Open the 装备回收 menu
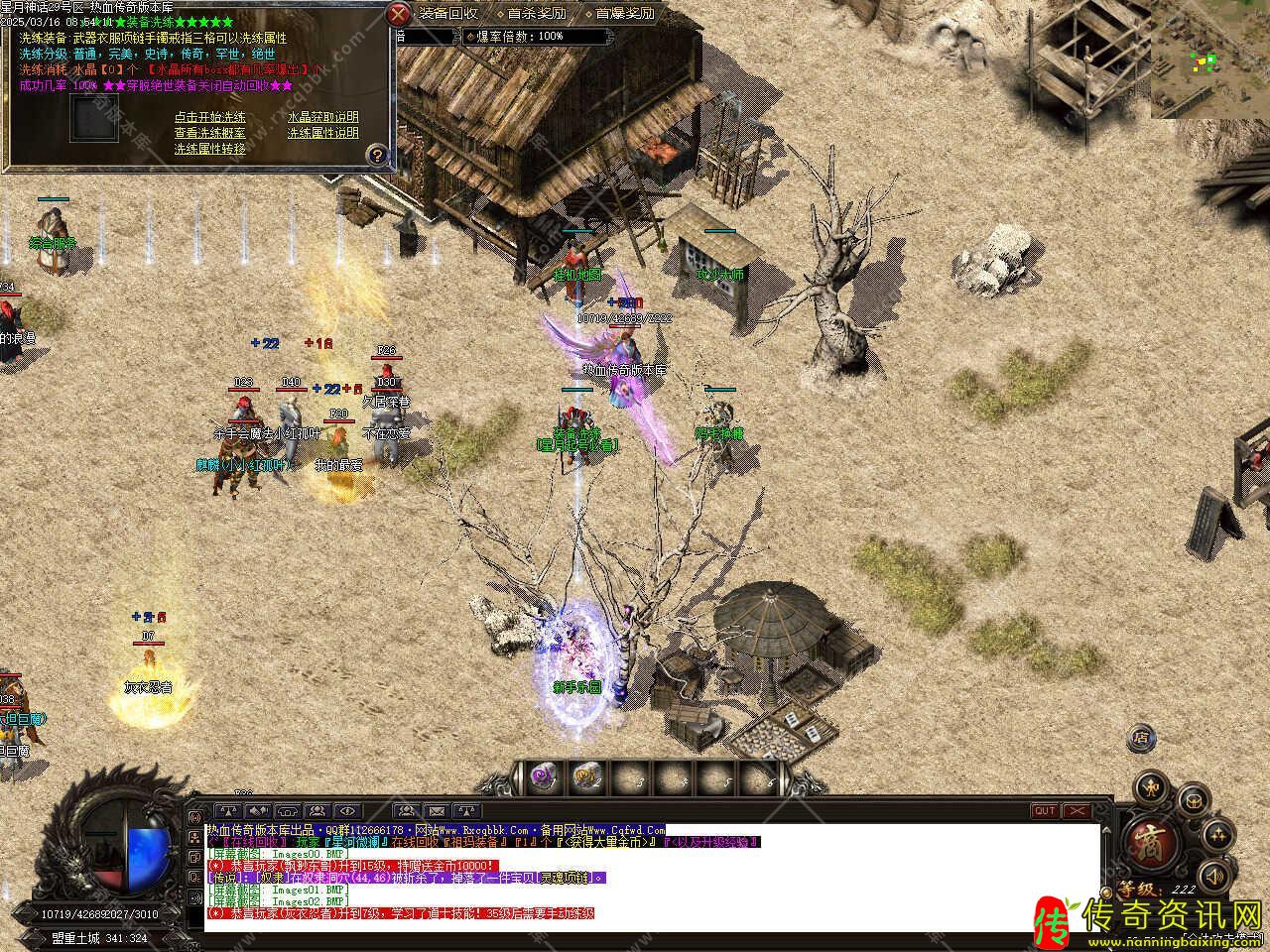 click(447, 13)
